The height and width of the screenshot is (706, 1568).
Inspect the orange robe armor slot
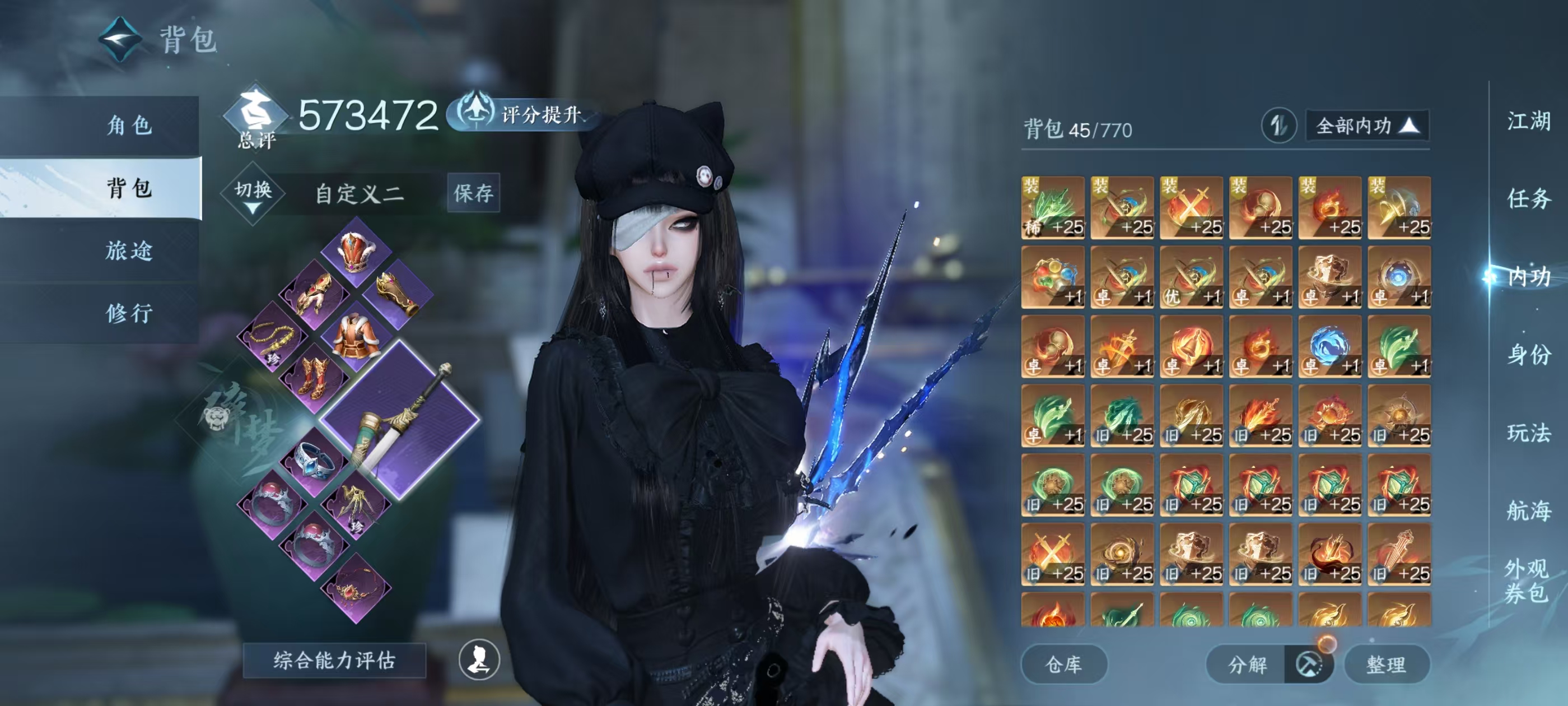tap(354, 335)
